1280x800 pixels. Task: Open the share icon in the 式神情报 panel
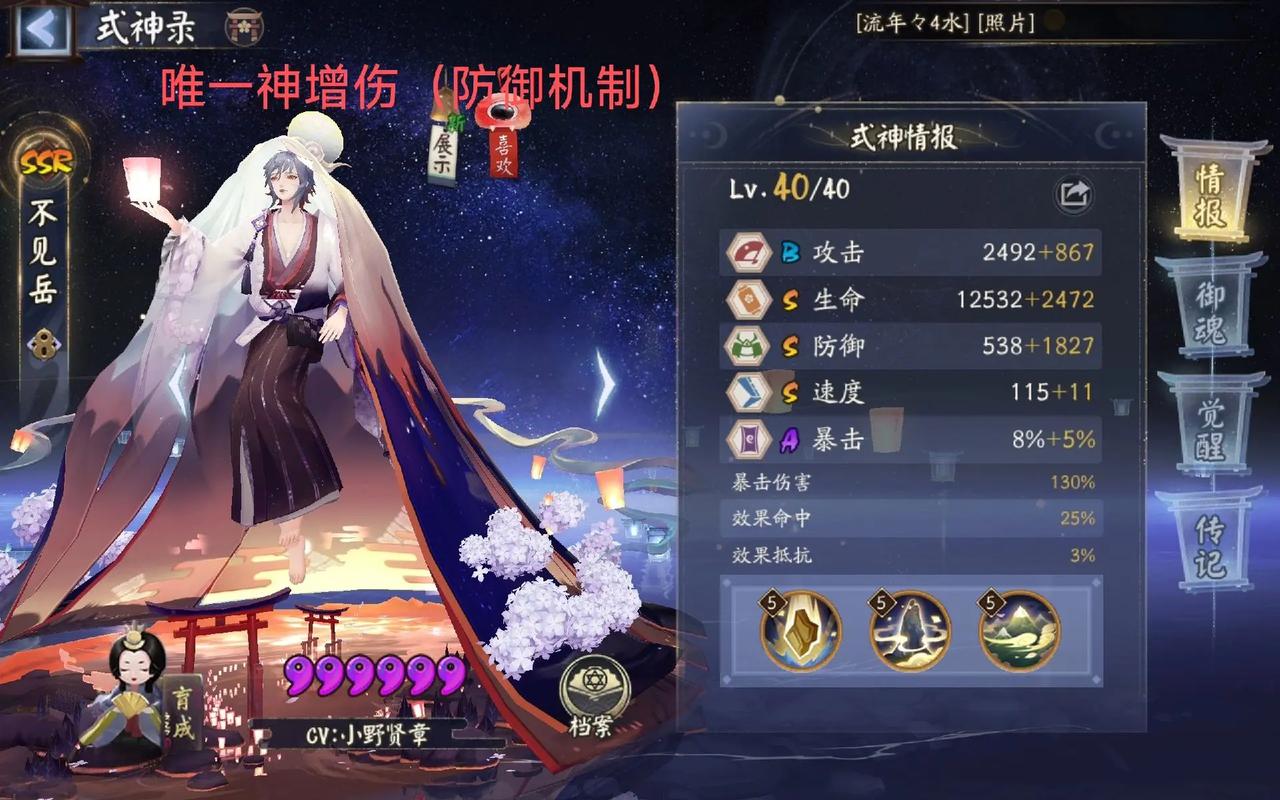1075,194
